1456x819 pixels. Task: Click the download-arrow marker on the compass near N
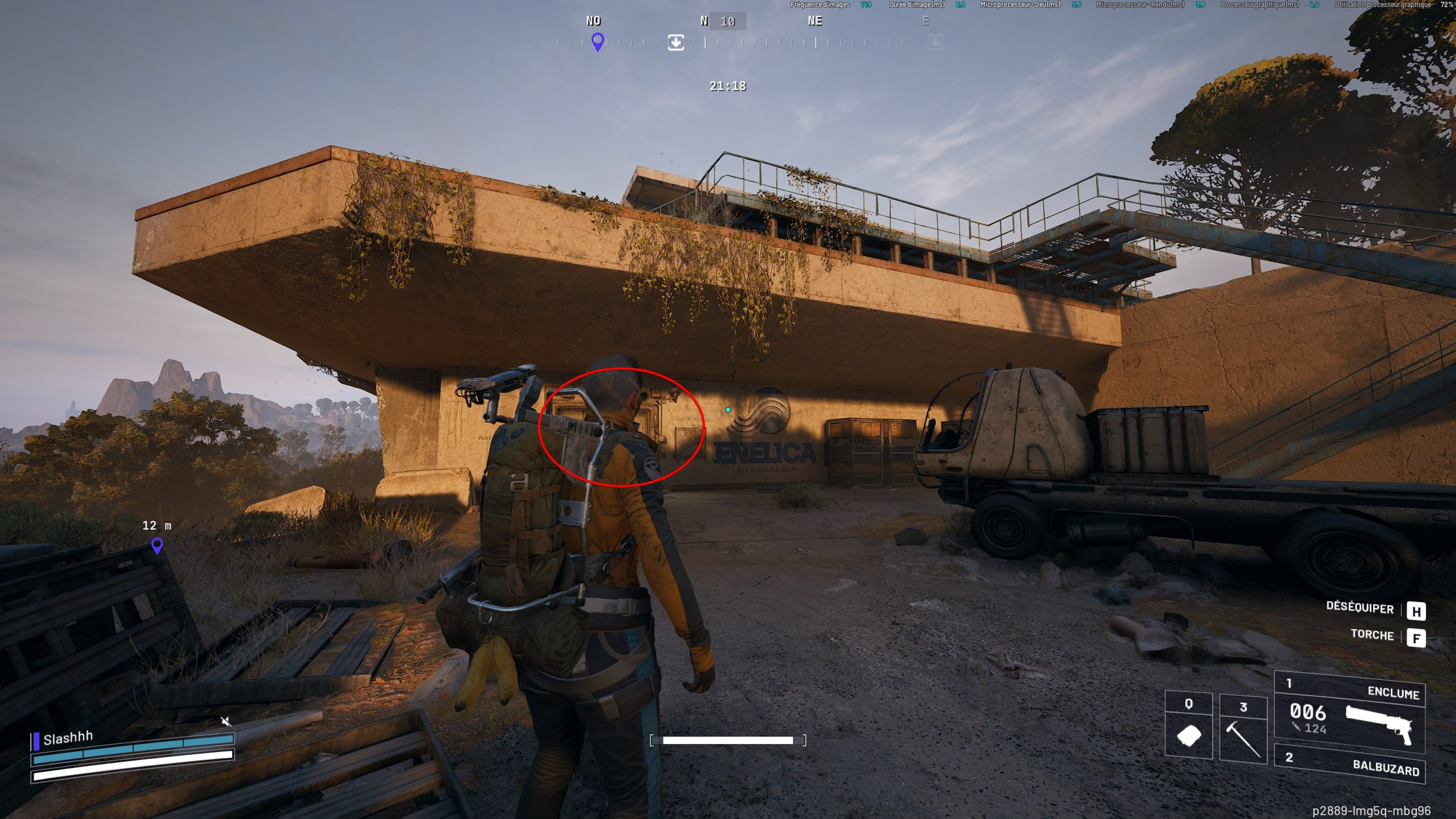coord(676,42)
